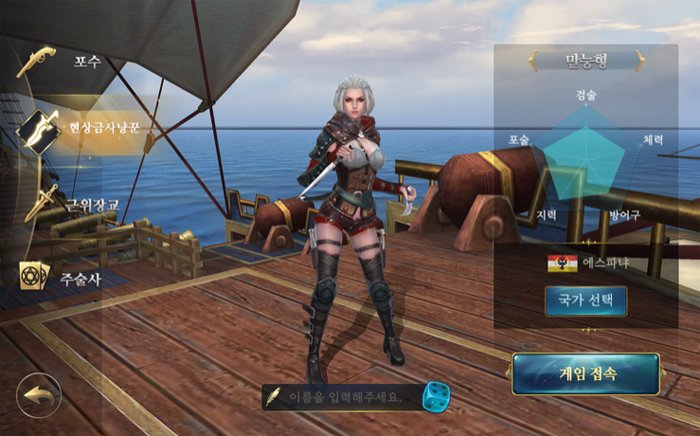
Task: Roll the blue dice for a random name
Action: 435,396
